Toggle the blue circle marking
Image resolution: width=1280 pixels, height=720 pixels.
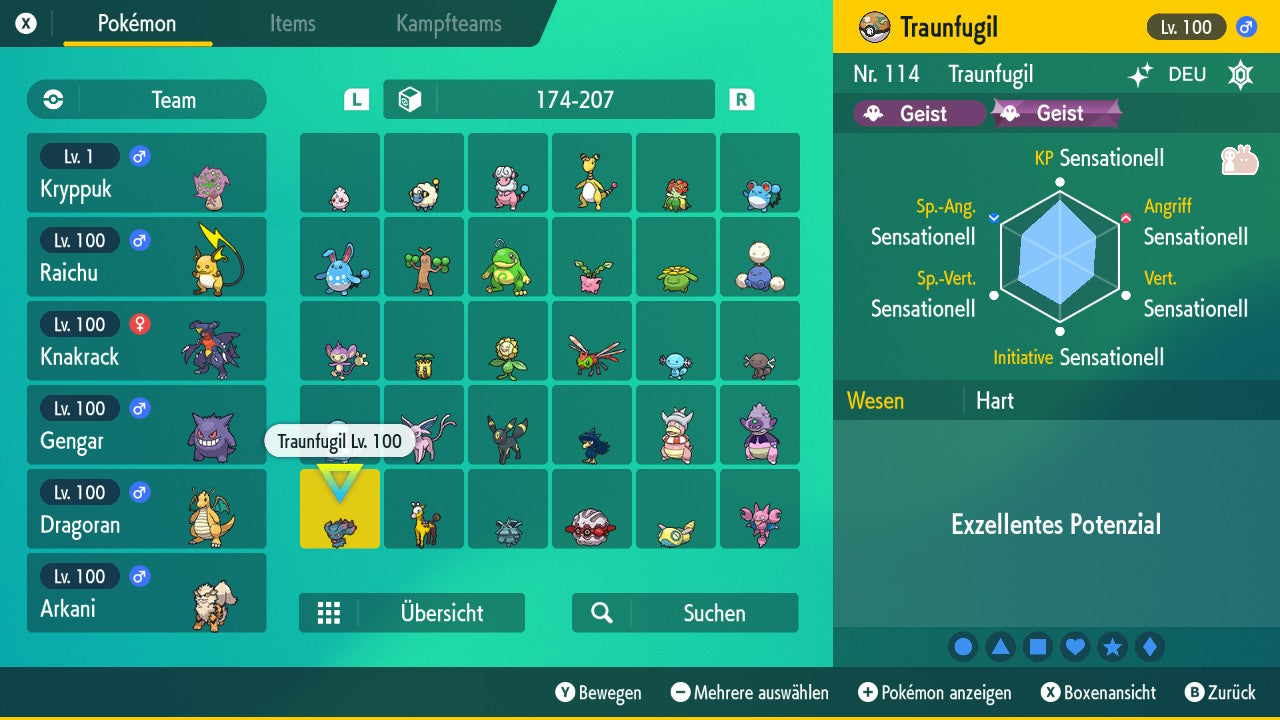pos(963,646)
